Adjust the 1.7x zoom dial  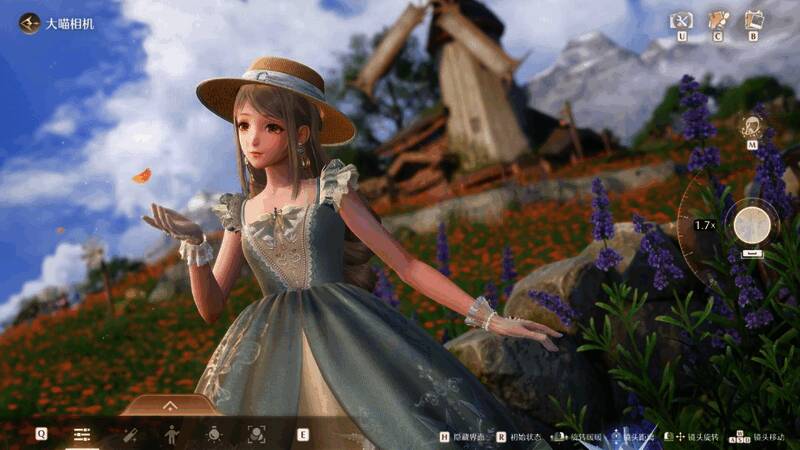tap(704, 225)
